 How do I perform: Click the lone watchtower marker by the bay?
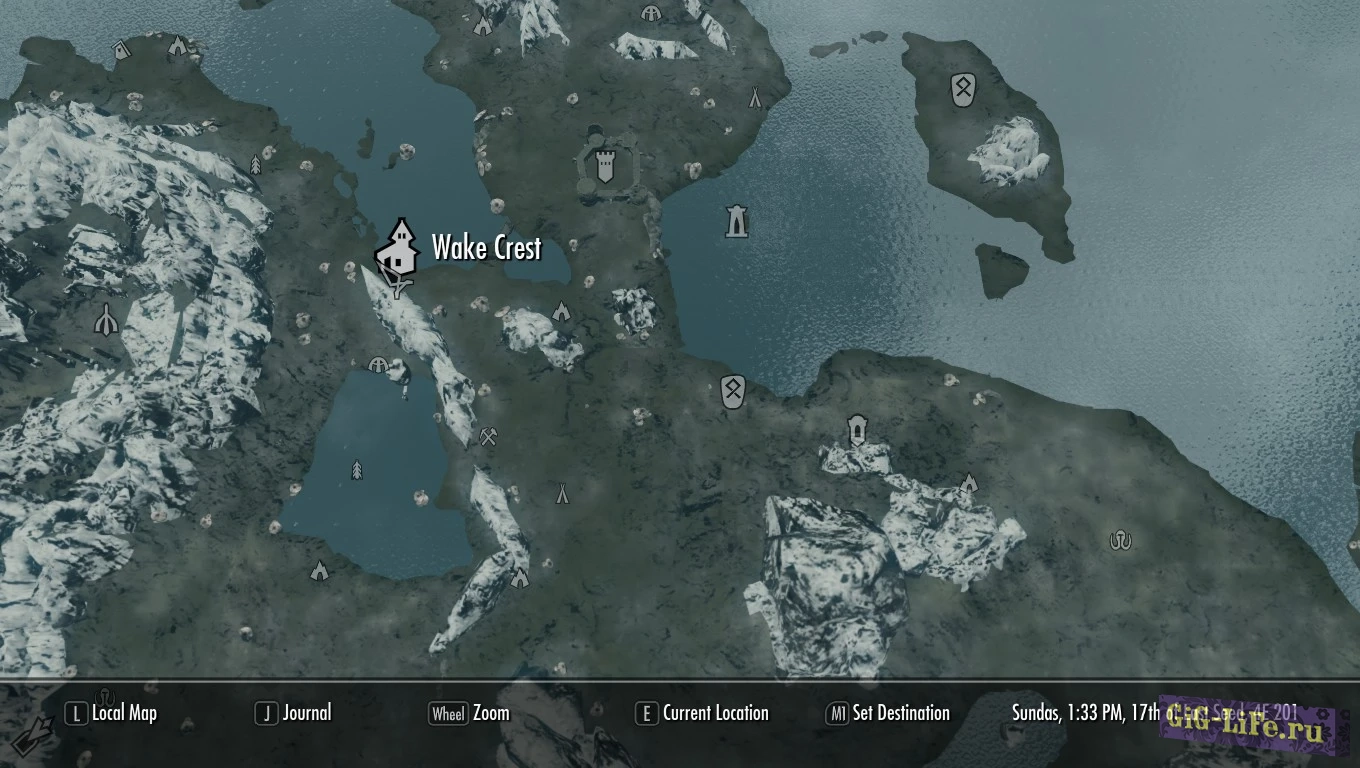coord(737,220)
